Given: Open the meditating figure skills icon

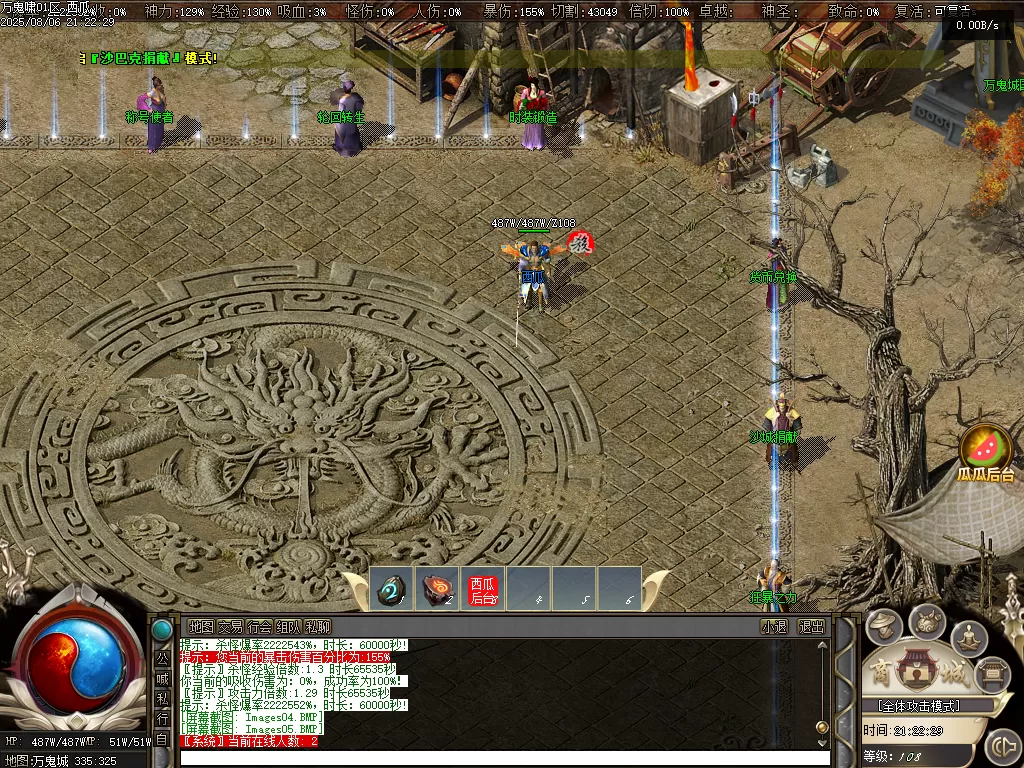Looking at the screenshot, I should 968,637.
